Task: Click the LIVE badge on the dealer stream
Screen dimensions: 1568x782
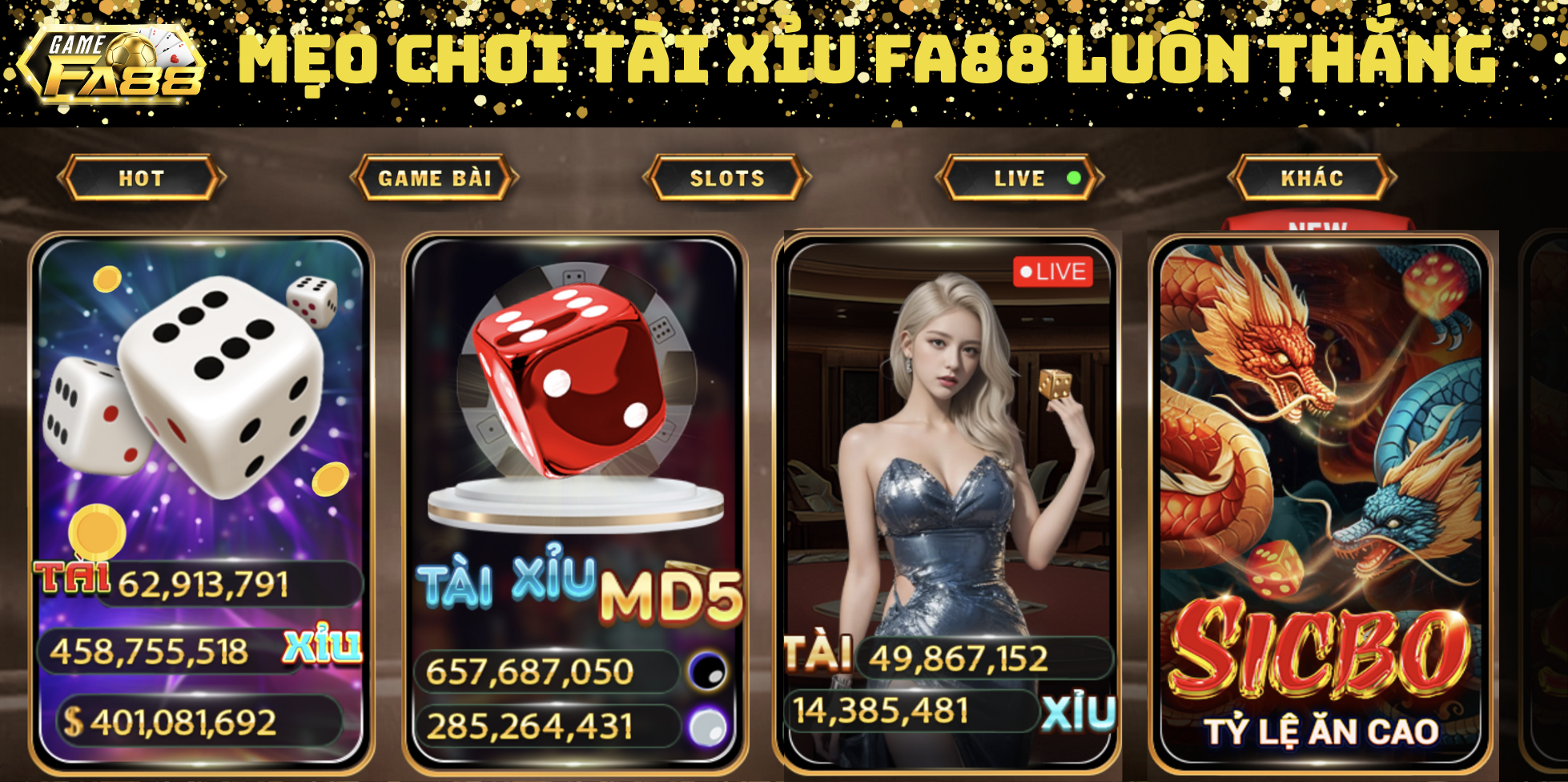Action: pos(1052,272)
